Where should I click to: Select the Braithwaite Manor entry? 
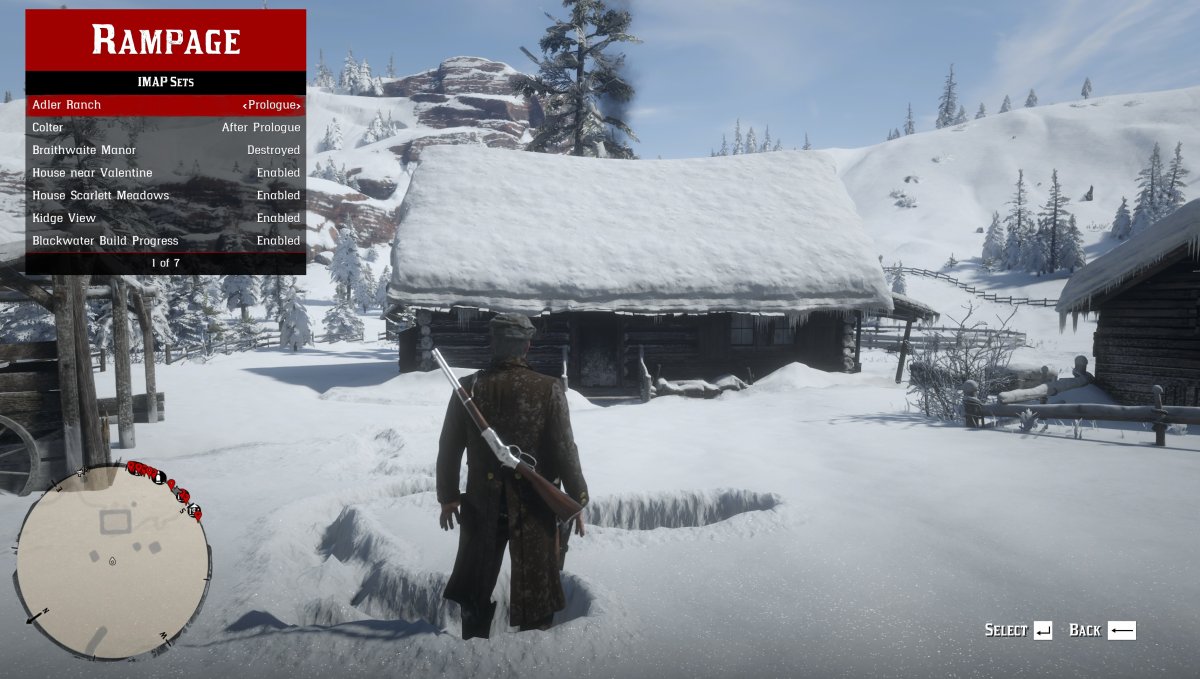[165, 150]
